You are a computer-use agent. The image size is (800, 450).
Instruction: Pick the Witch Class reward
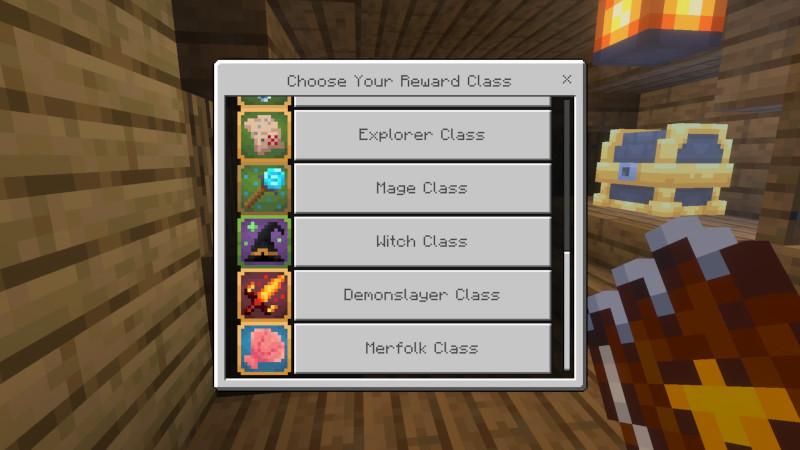tap(421, 242)
